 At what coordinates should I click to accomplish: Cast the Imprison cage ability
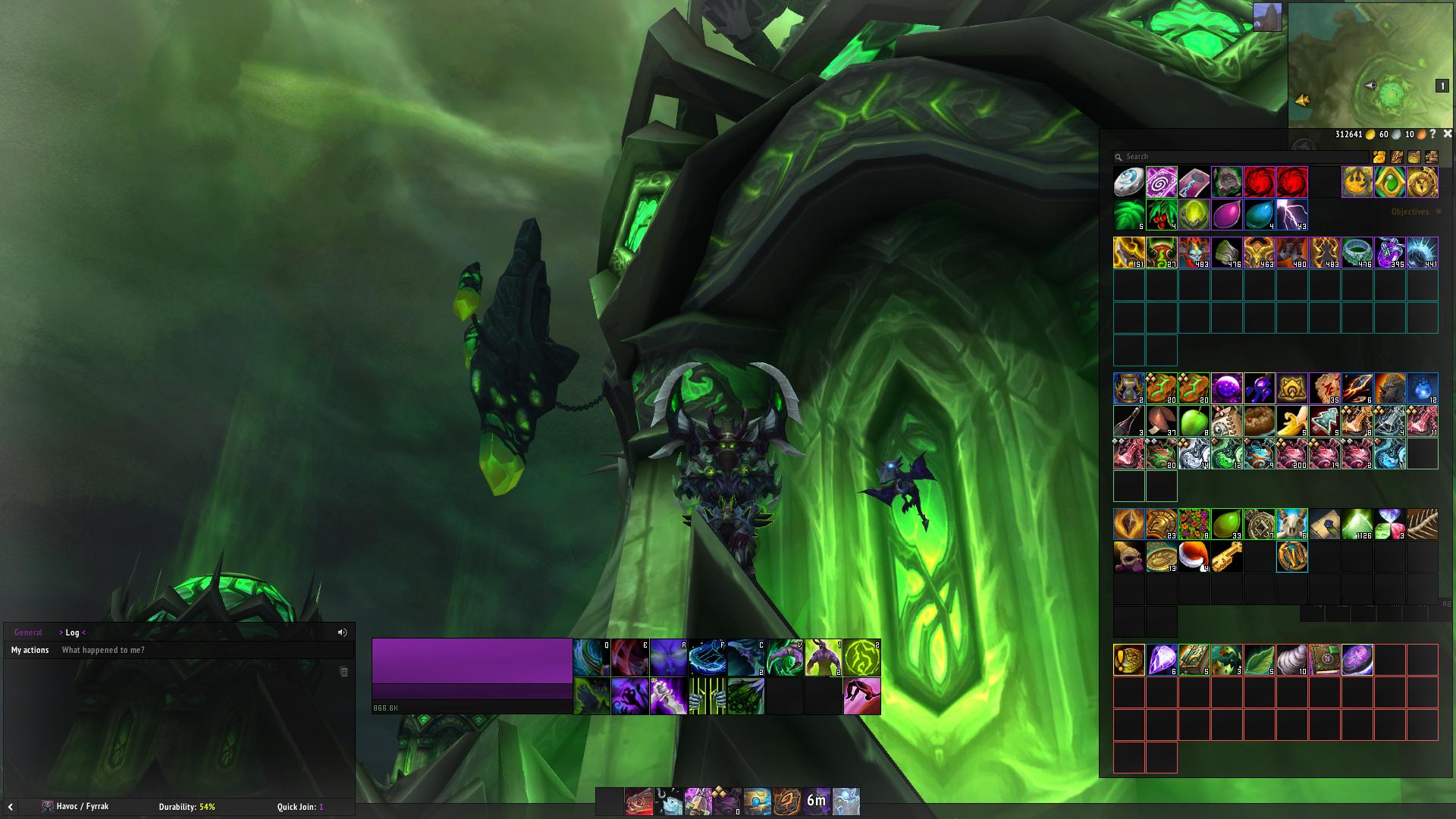707,694
